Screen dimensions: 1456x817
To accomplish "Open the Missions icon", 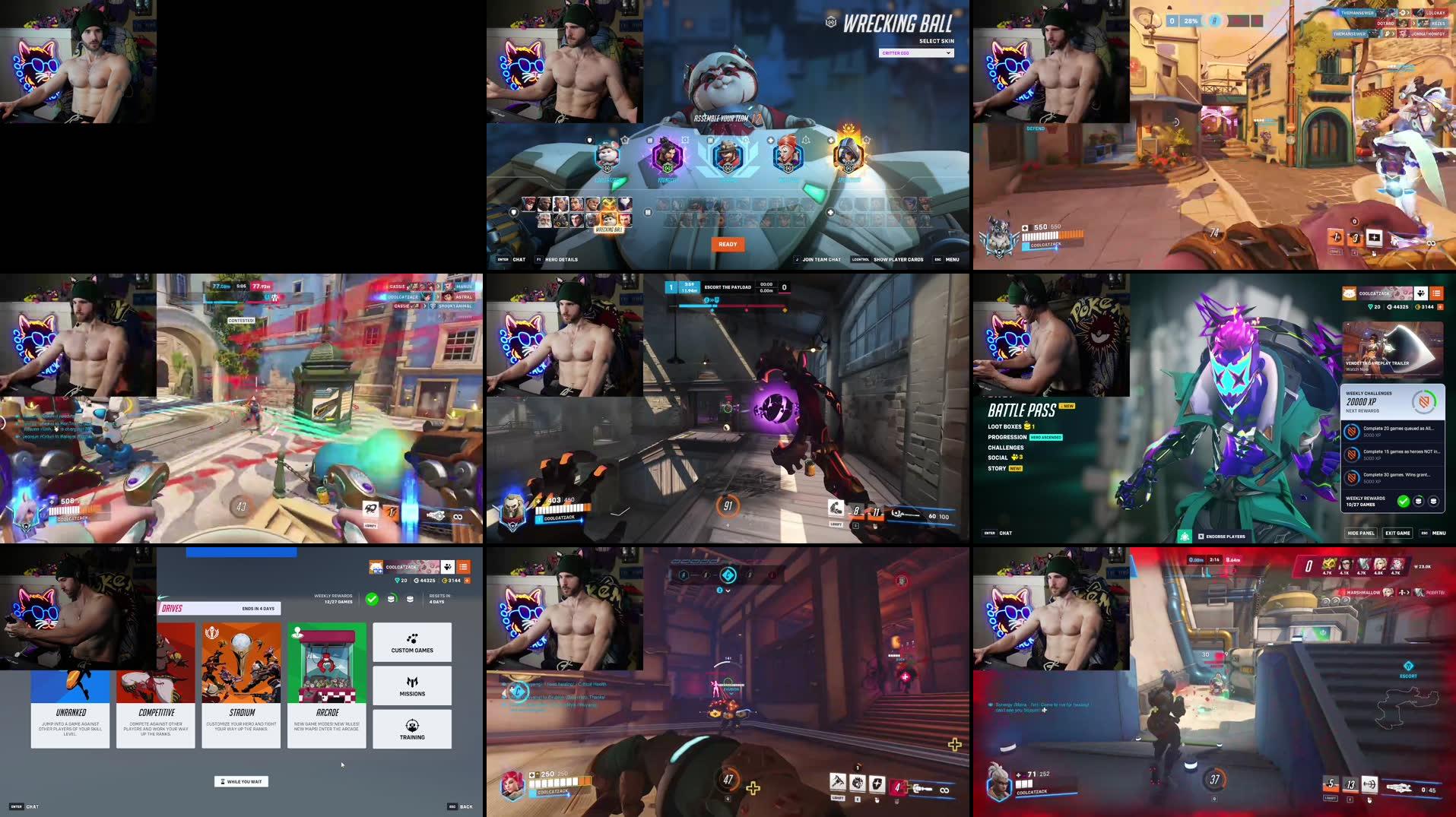I will [411, 685].
